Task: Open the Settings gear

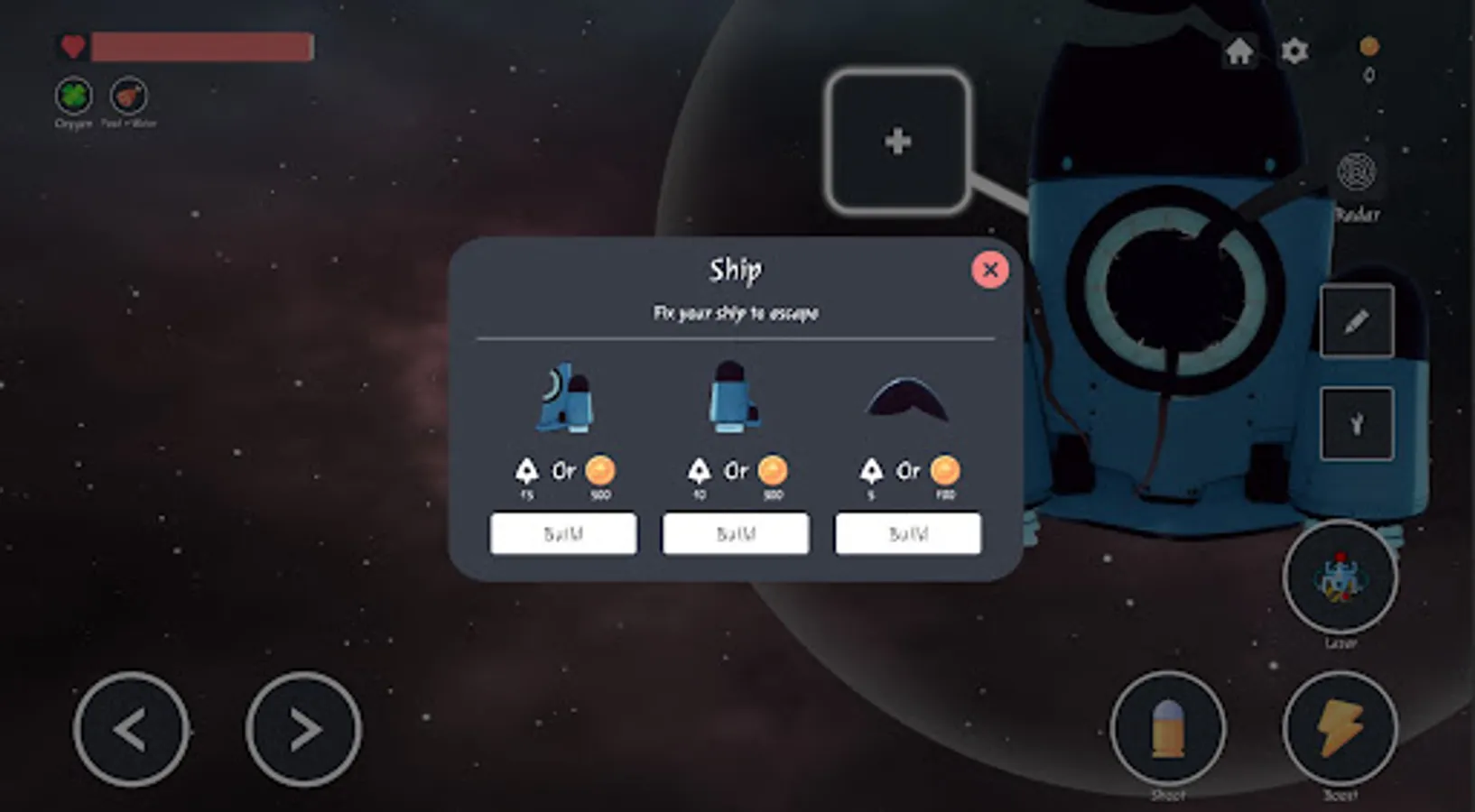Action: click(1294, 51)
